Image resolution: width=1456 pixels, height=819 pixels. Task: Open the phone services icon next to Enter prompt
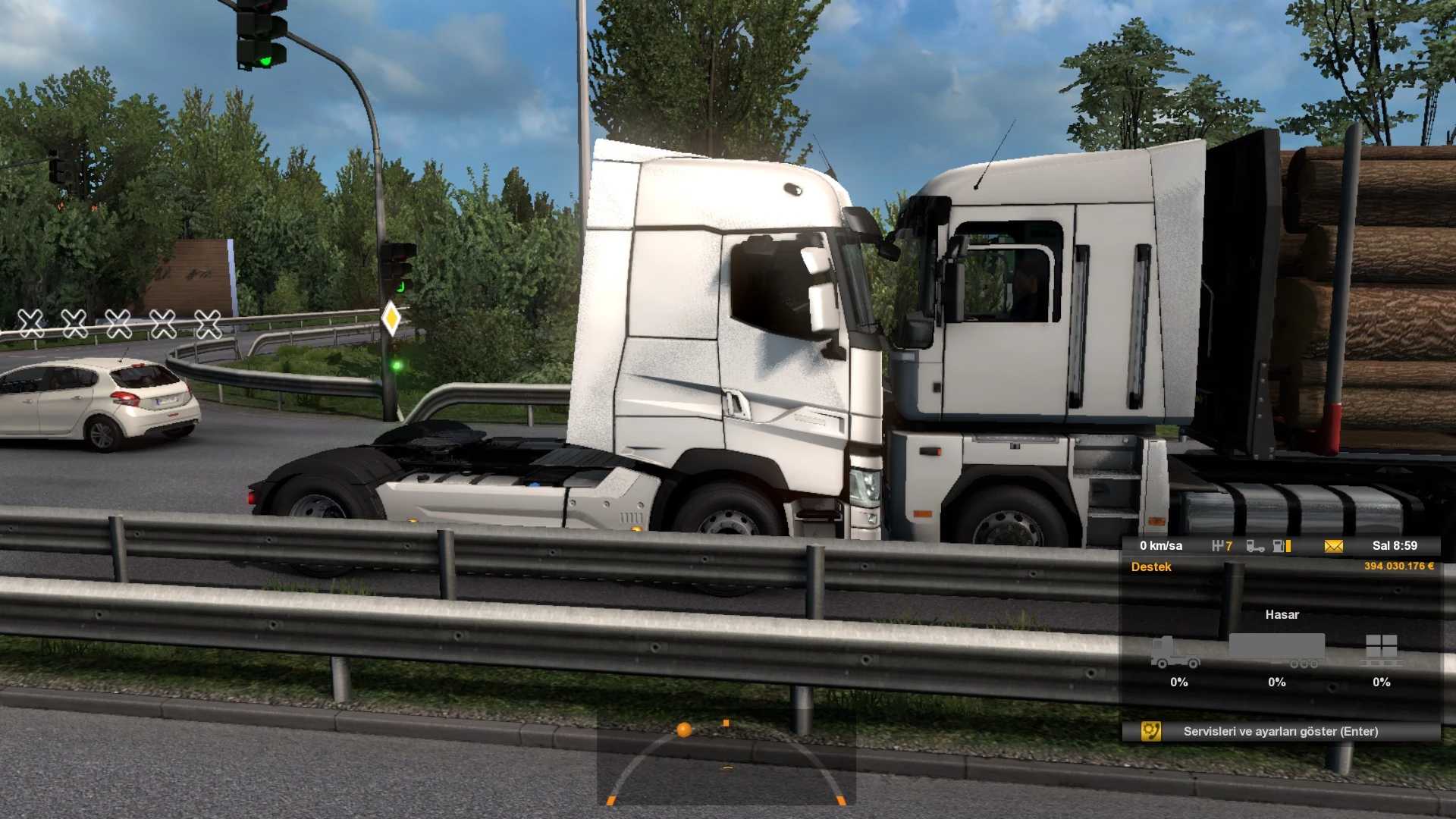(x=1150, y=732)
